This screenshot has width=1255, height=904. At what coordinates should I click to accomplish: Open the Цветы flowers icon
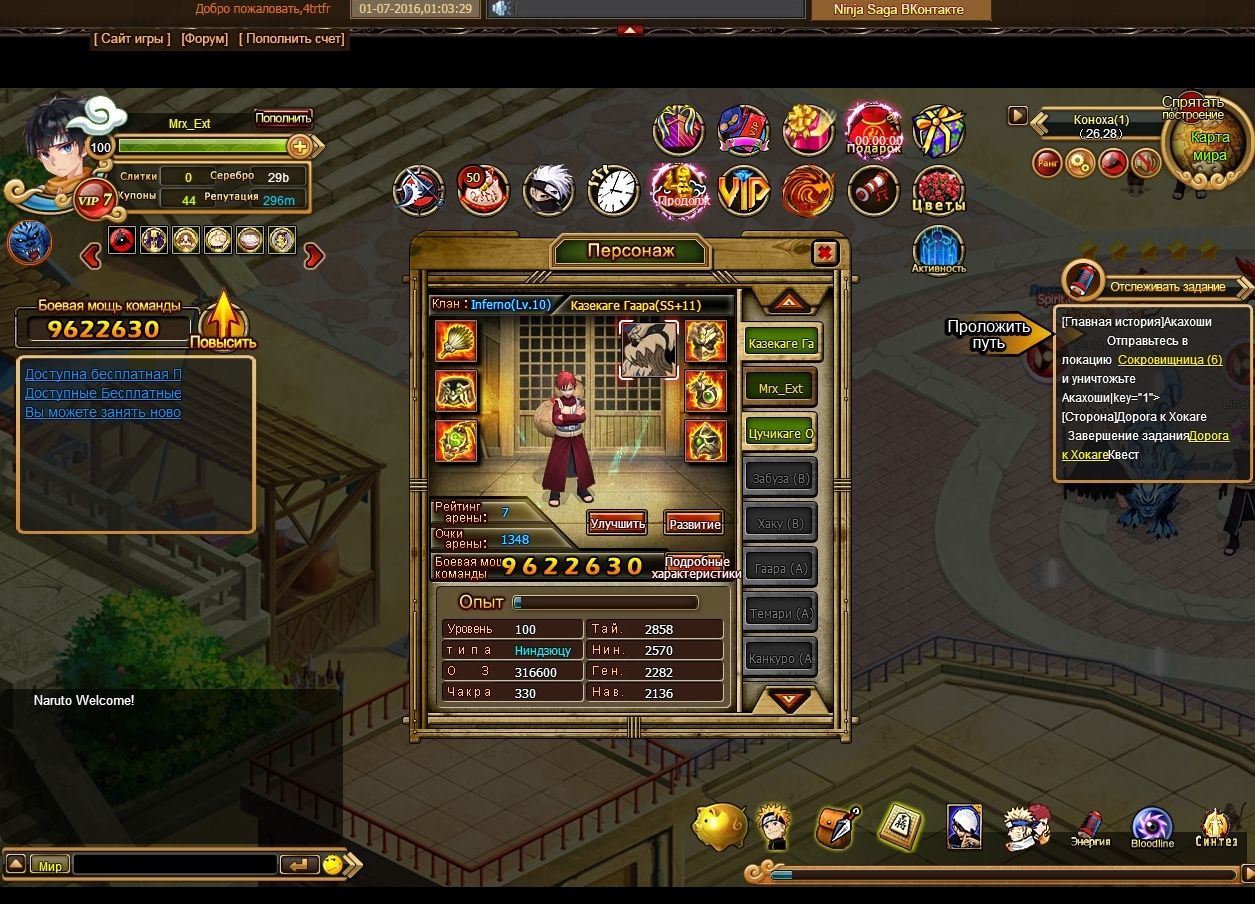pyautogui.click(x=938, y=190)
